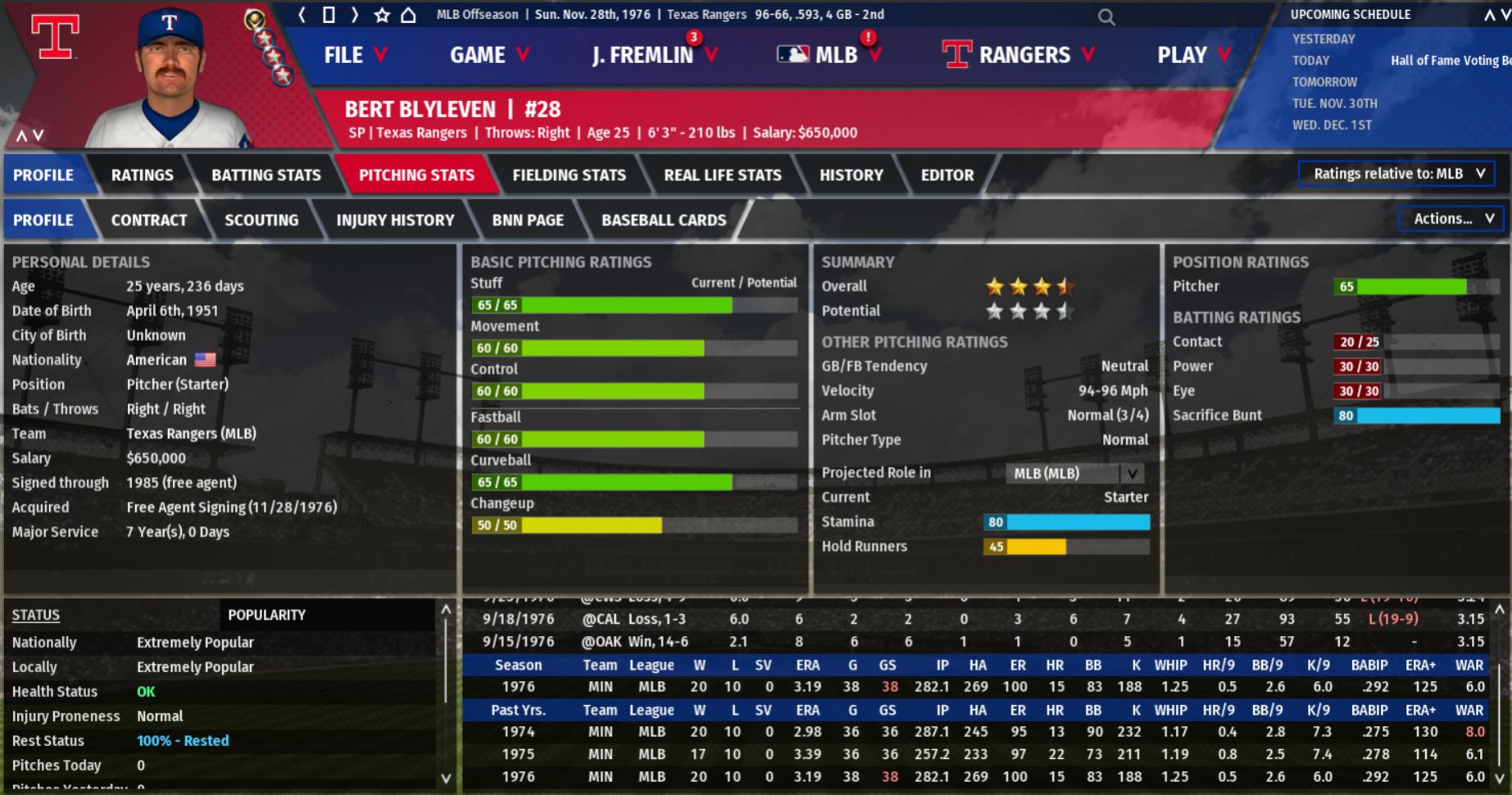The image size is (1512, 795).
Task: Open the EDITOR tab
Action: 947,175
